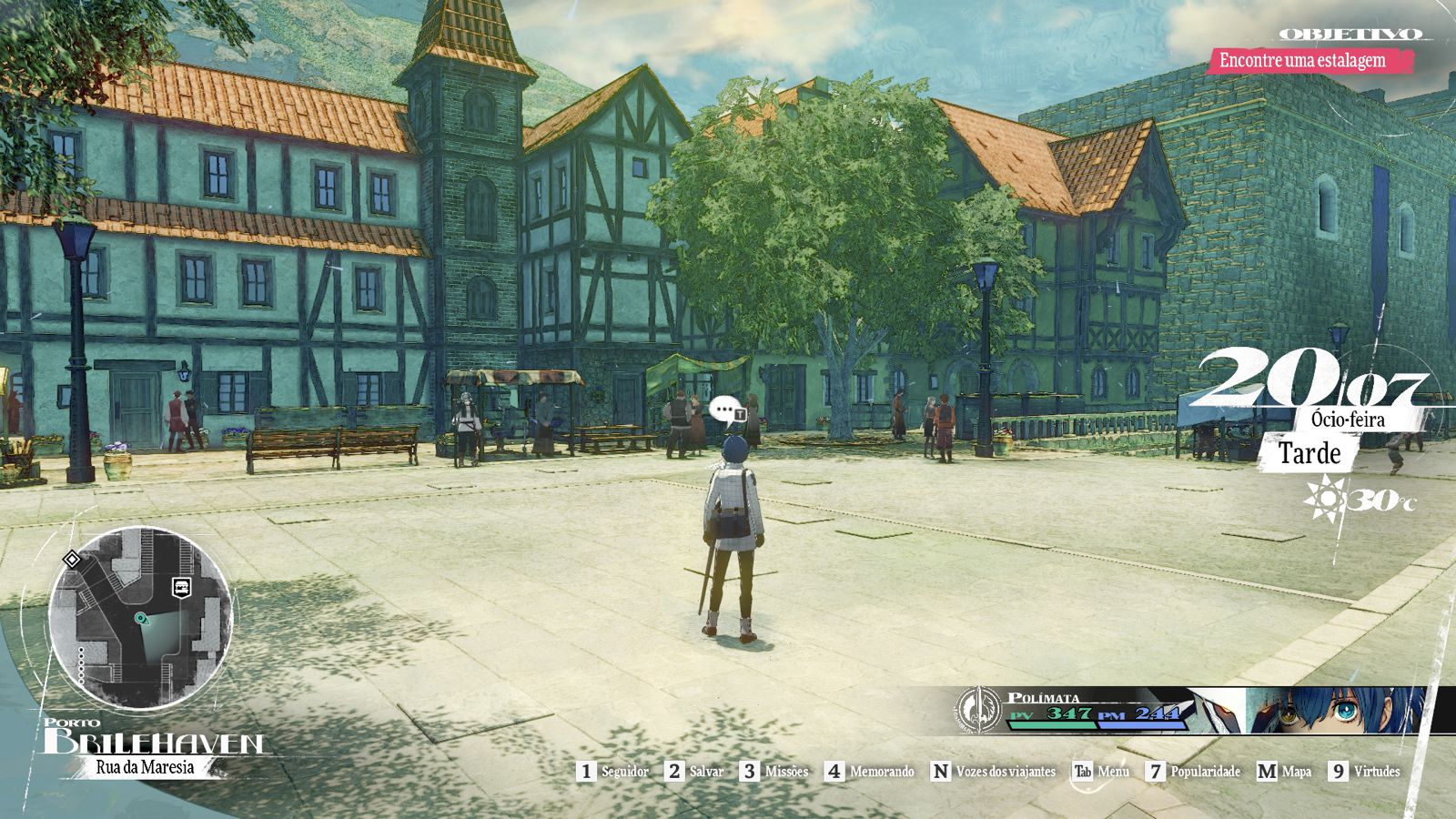The width and height of the screenshot is (1456, 819).
Task: Select the shop marker on the minimap
Action: tap(181, 587)
